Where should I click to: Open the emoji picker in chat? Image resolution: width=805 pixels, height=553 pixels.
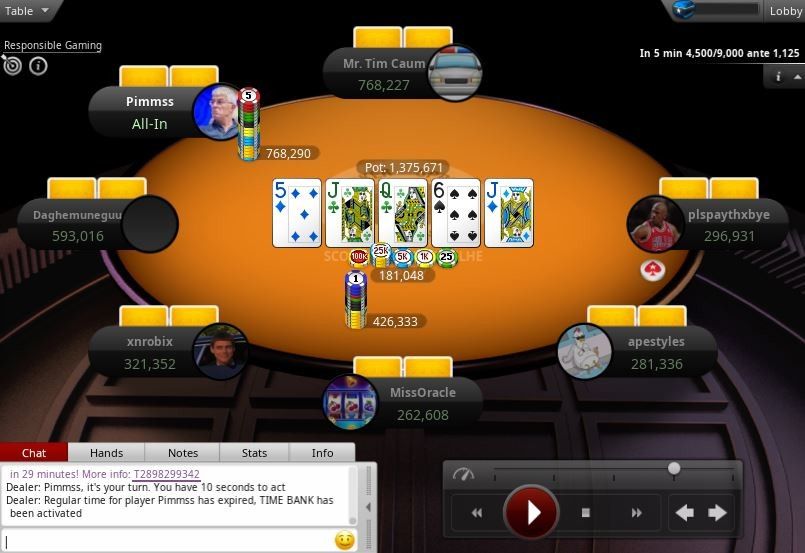coord(344,541)
